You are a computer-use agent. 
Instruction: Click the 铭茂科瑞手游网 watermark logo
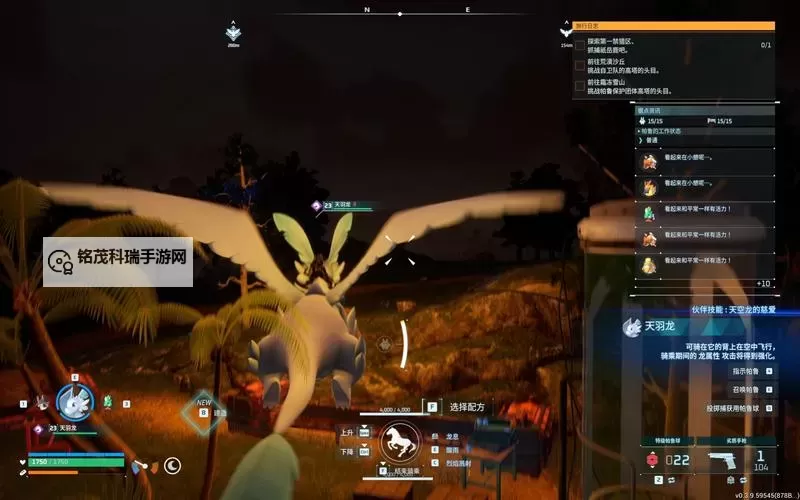pos(118,258)
